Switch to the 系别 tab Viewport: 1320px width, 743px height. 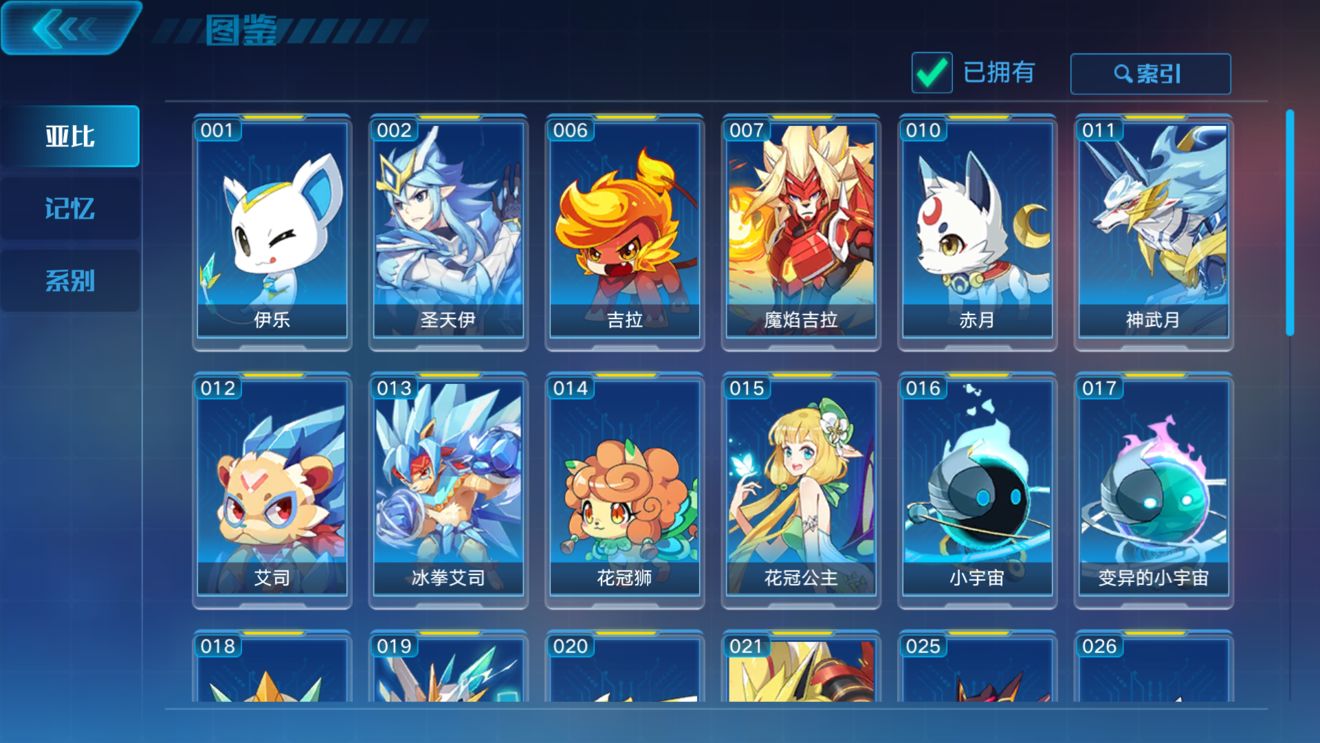pyautogui.click(x=70, y=280)
